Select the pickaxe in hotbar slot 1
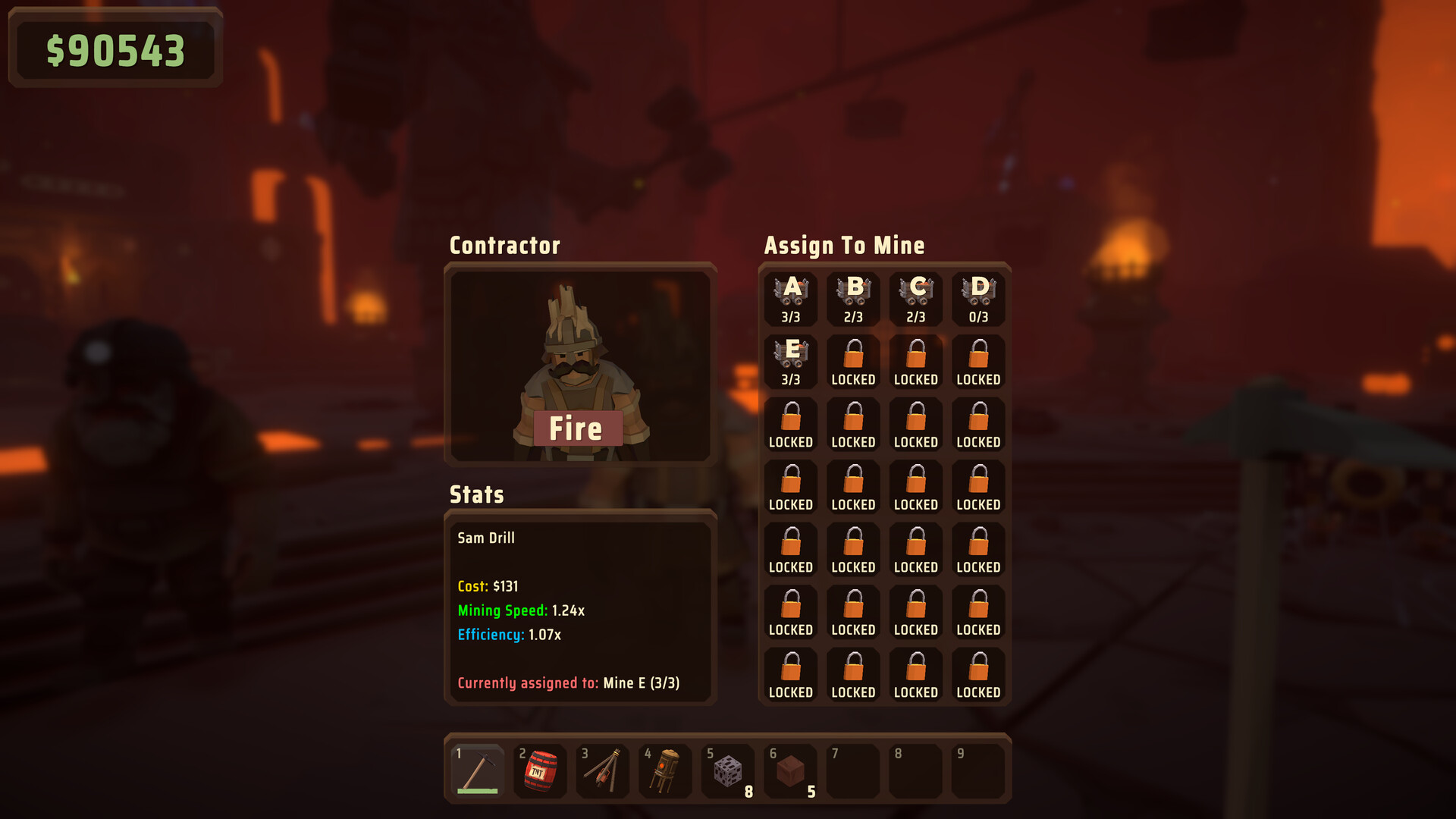This screenshot has height=819, width=1456. [479, 770]
